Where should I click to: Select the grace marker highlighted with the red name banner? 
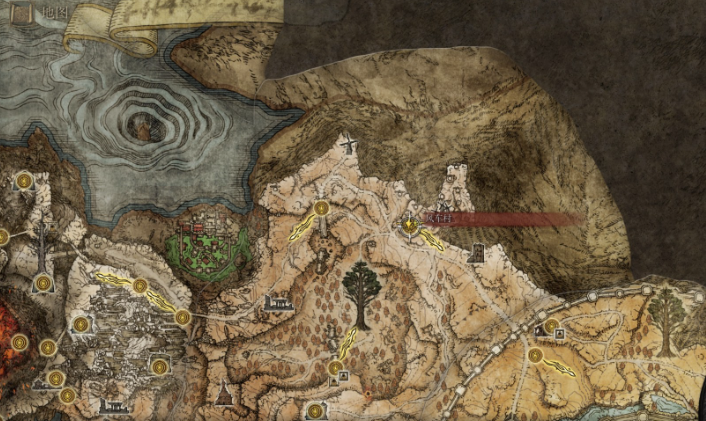pyautogui.click(x=410, y=225)
